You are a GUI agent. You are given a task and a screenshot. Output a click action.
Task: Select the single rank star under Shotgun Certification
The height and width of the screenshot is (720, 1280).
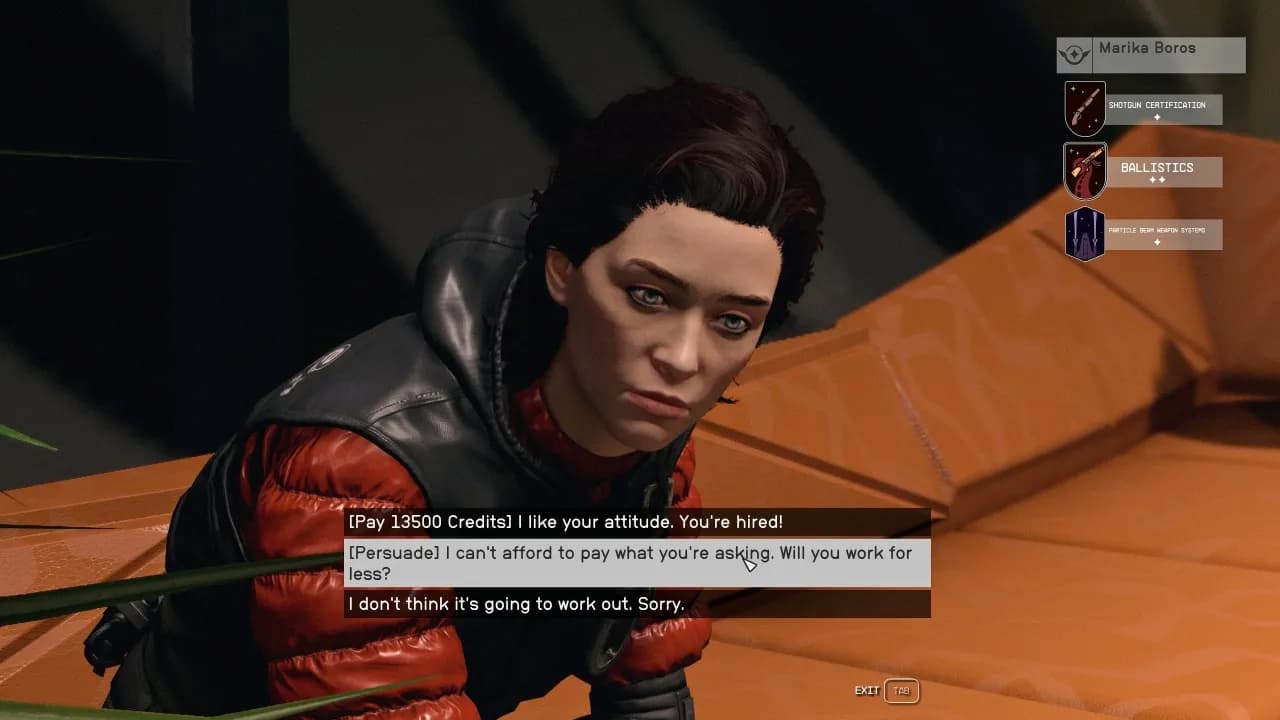(1156, 117)
